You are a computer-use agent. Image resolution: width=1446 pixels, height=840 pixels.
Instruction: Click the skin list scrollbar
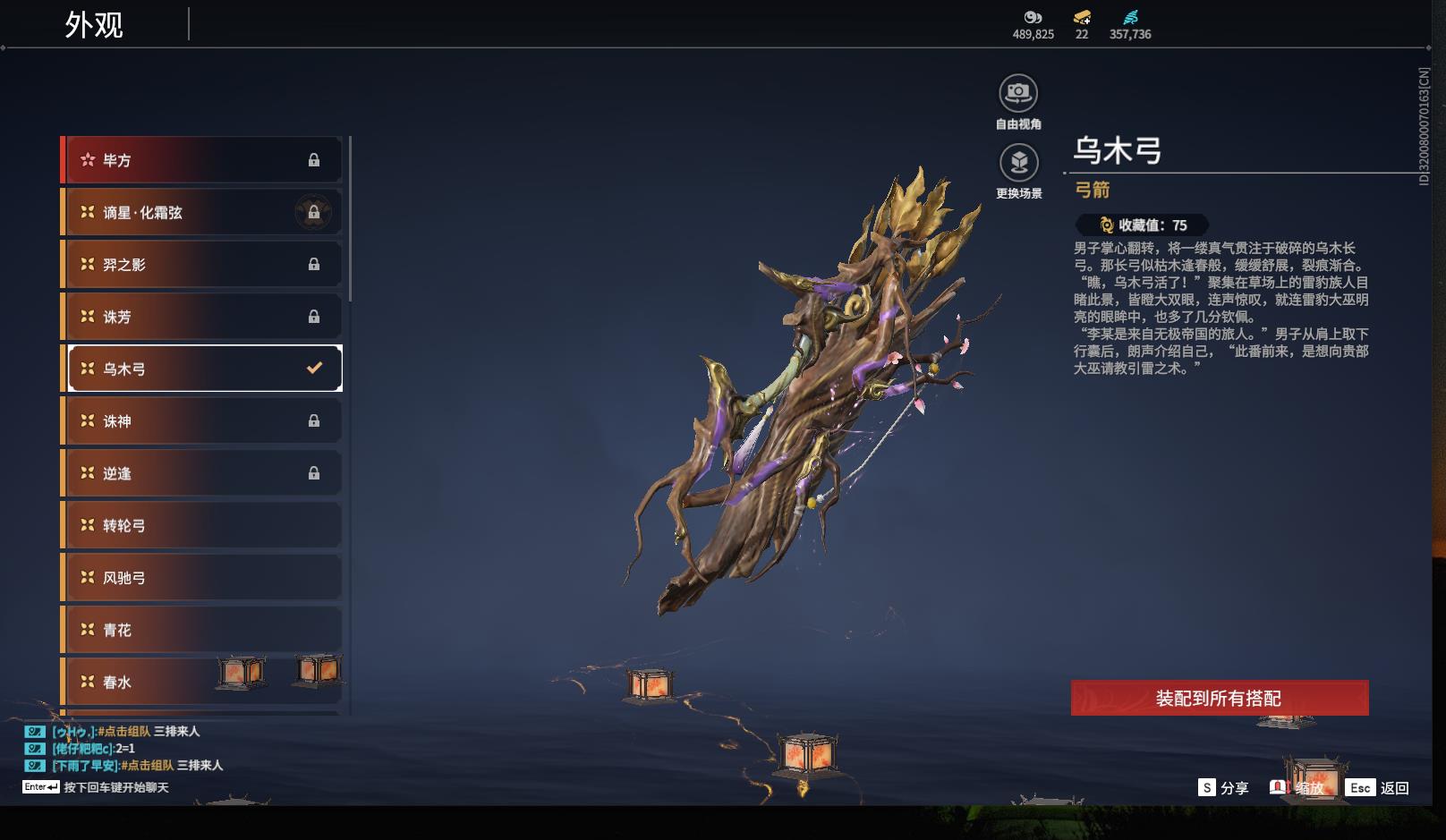(x=350, y=219)
